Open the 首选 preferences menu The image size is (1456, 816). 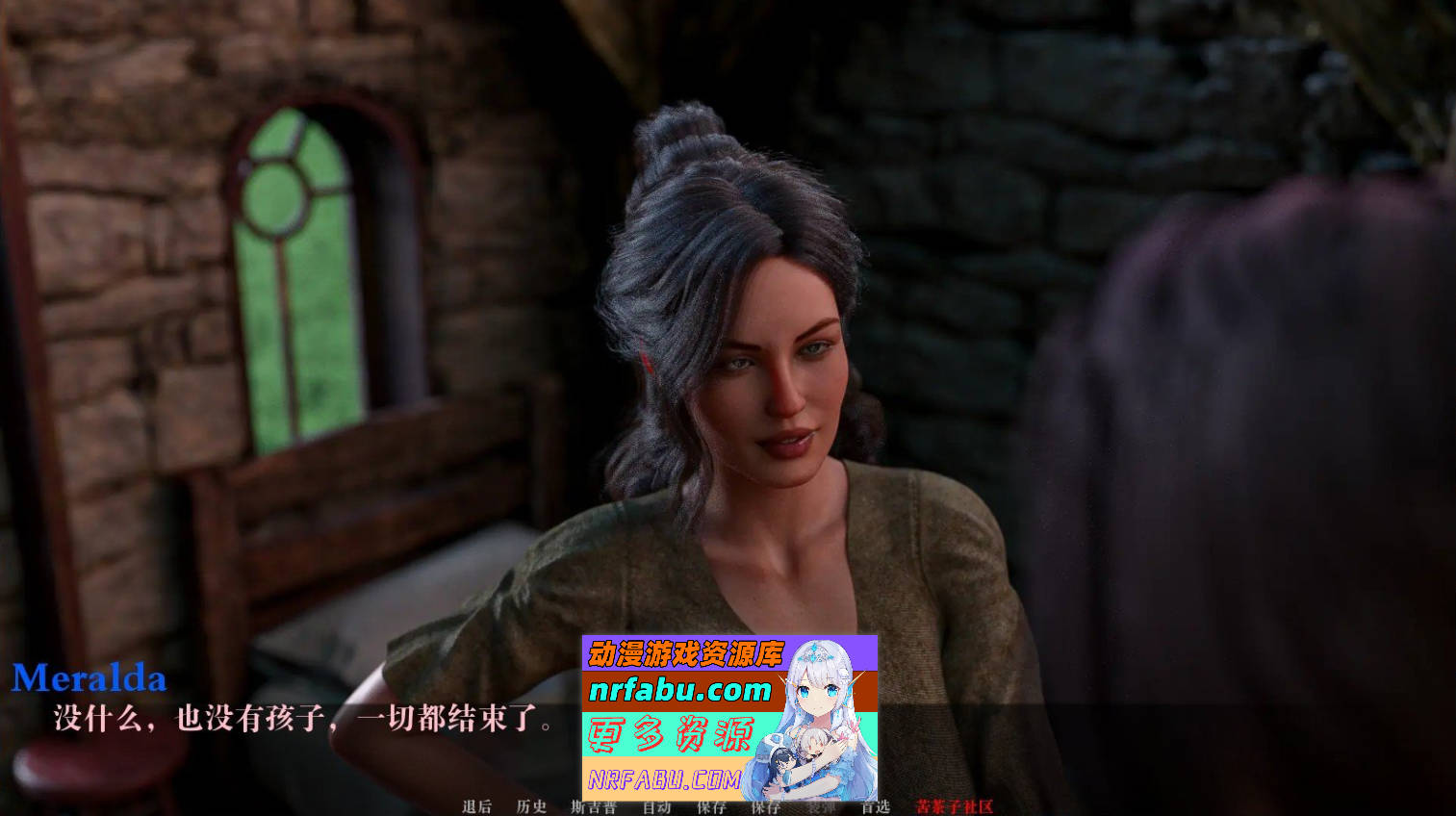(877, 808)
